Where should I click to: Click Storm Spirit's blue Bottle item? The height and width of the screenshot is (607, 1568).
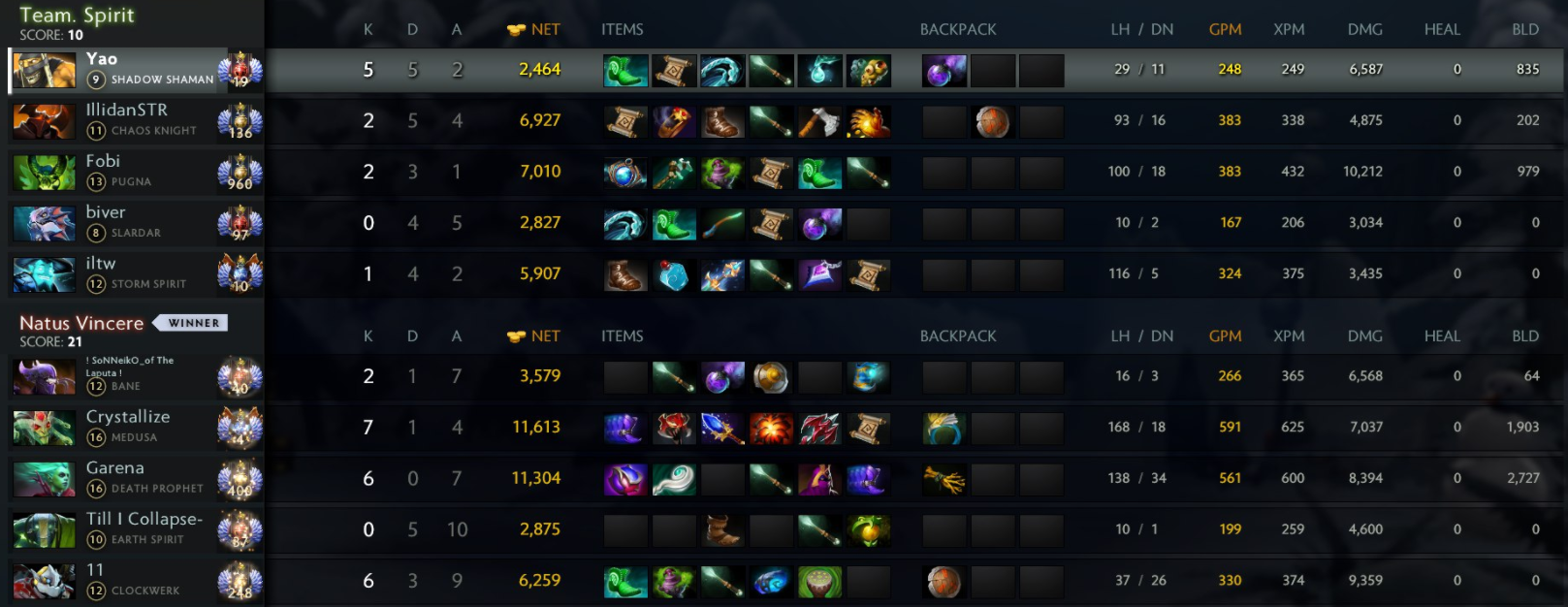click(674, 275)
